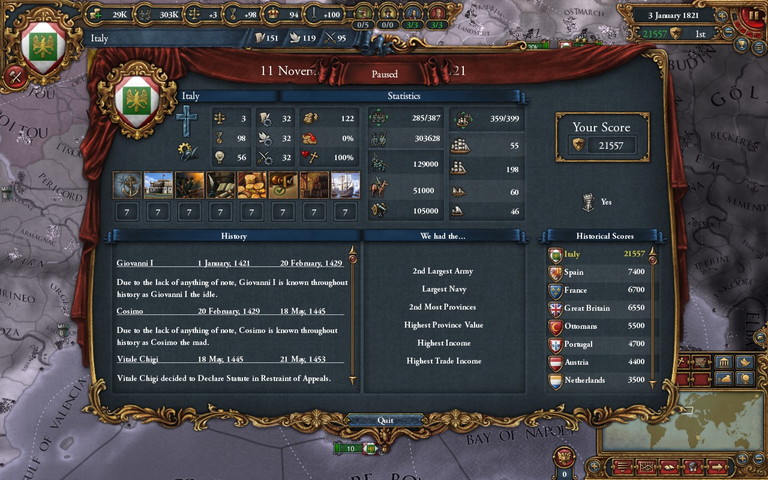This screenshot has width=768, height=480.
Task: Select the sailing ship idea icon
Action: (345, 185)
